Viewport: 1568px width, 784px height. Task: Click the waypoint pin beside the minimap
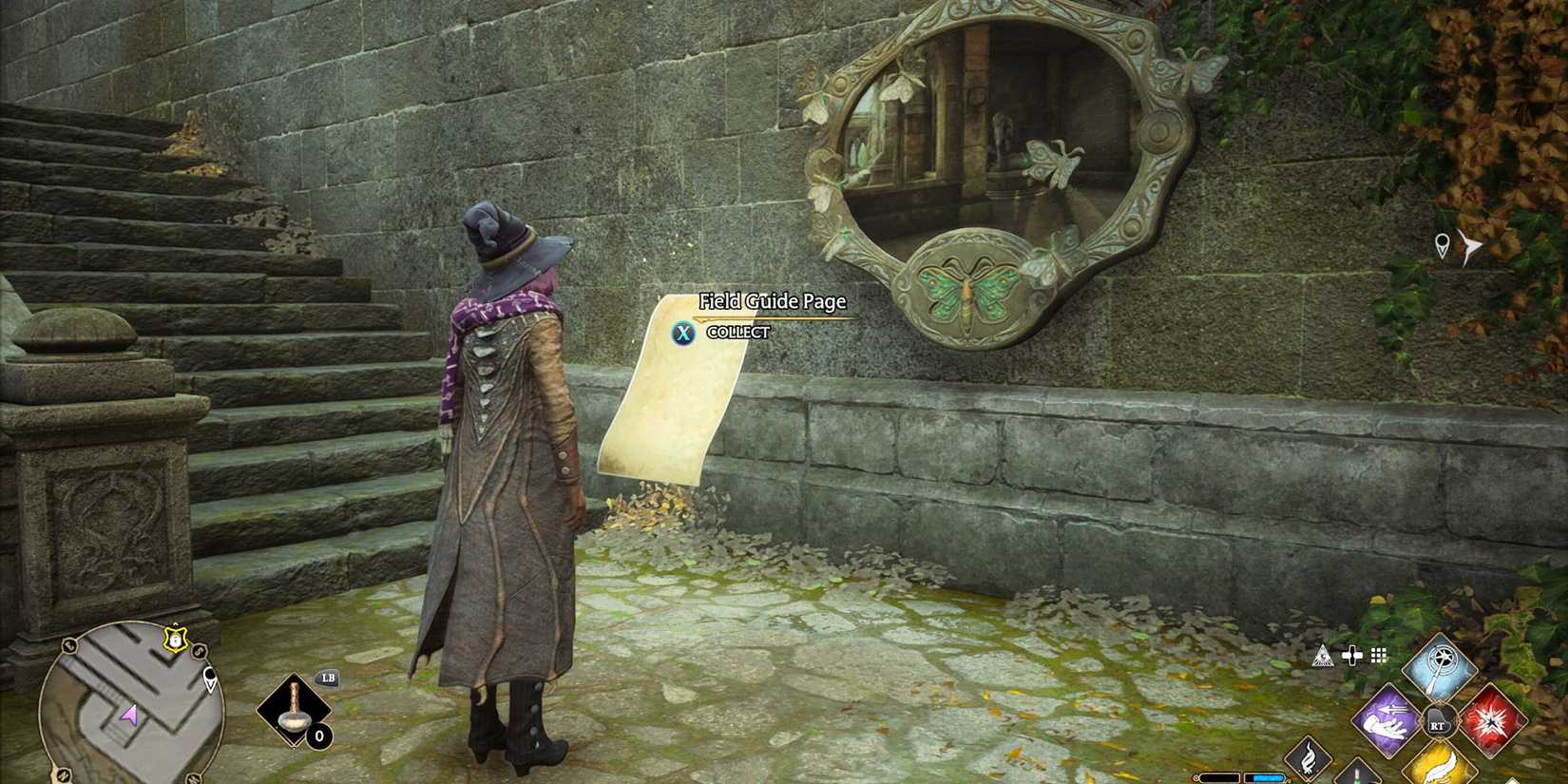tap(211, 677)
